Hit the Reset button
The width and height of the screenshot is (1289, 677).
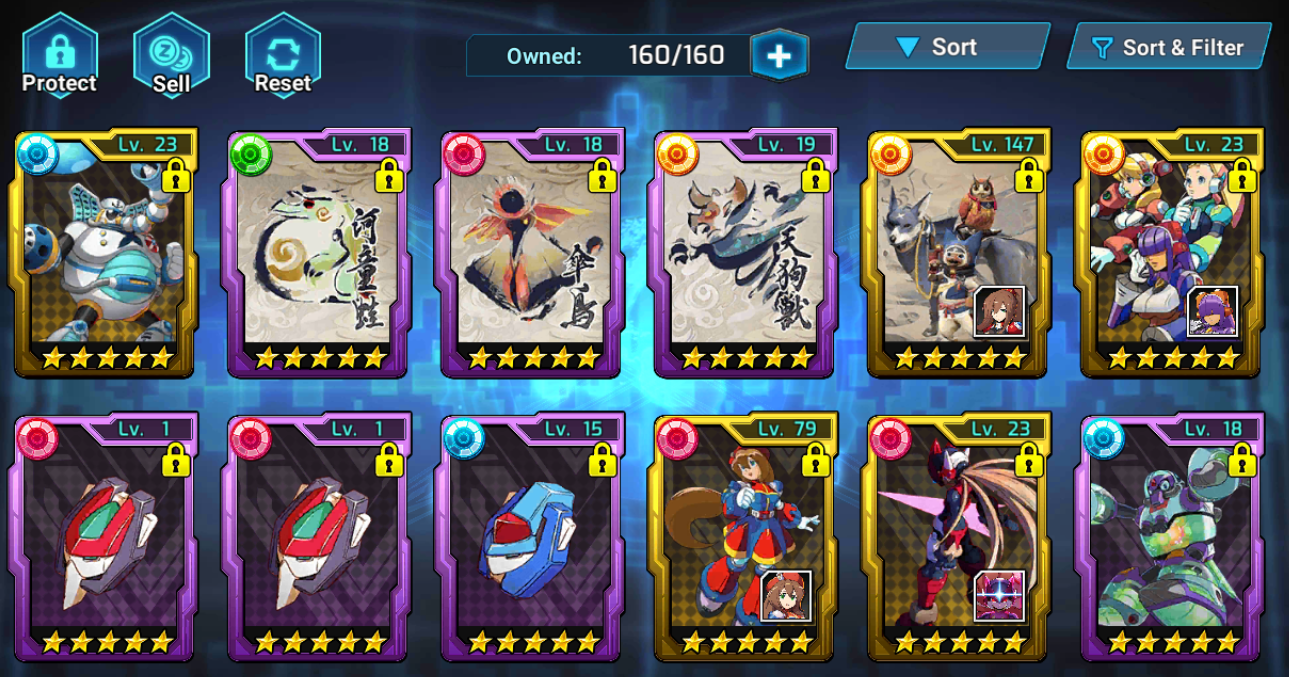282,55
